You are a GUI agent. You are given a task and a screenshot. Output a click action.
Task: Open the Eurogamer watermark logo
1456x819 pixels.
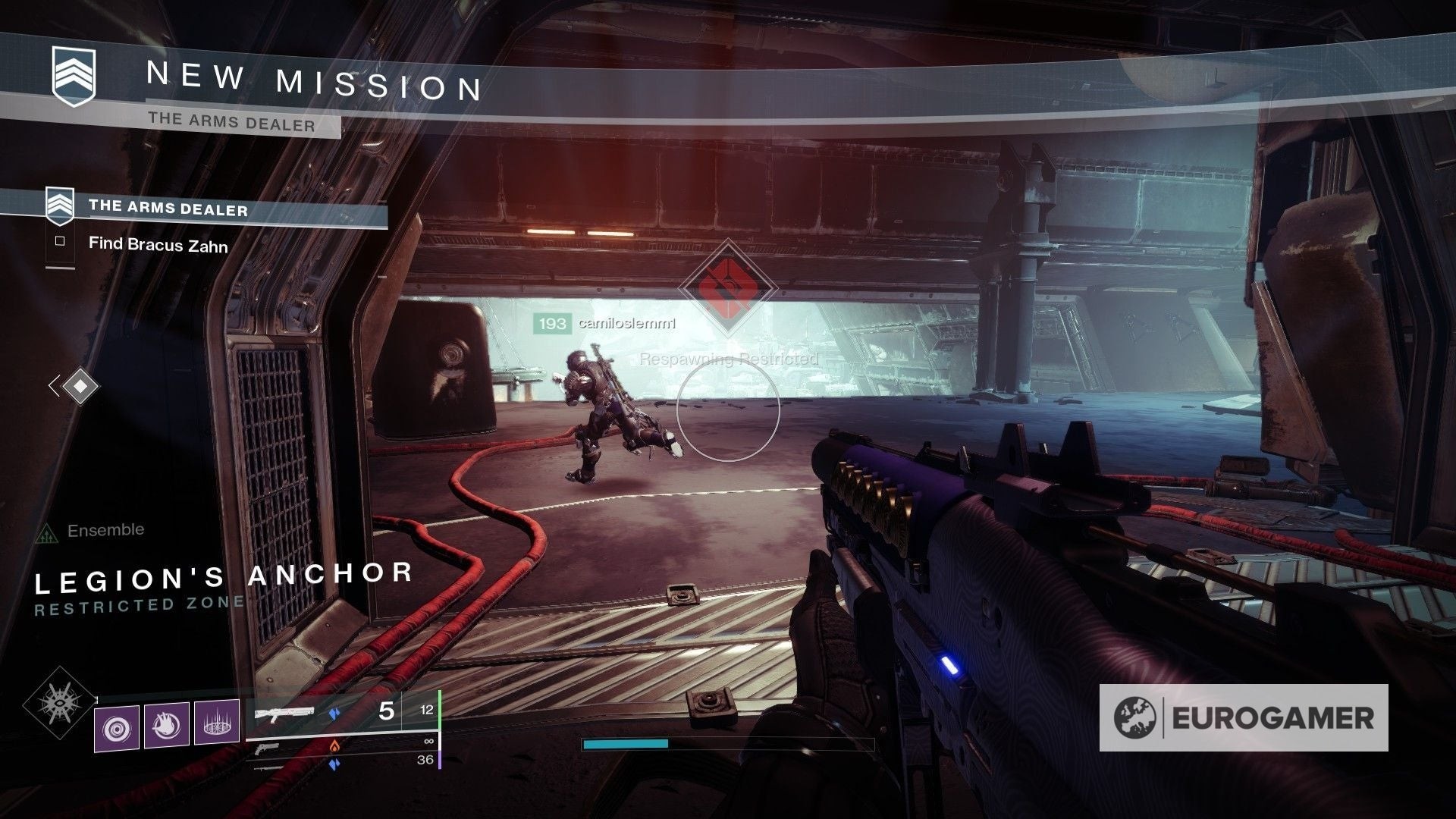click(1244, 717)
